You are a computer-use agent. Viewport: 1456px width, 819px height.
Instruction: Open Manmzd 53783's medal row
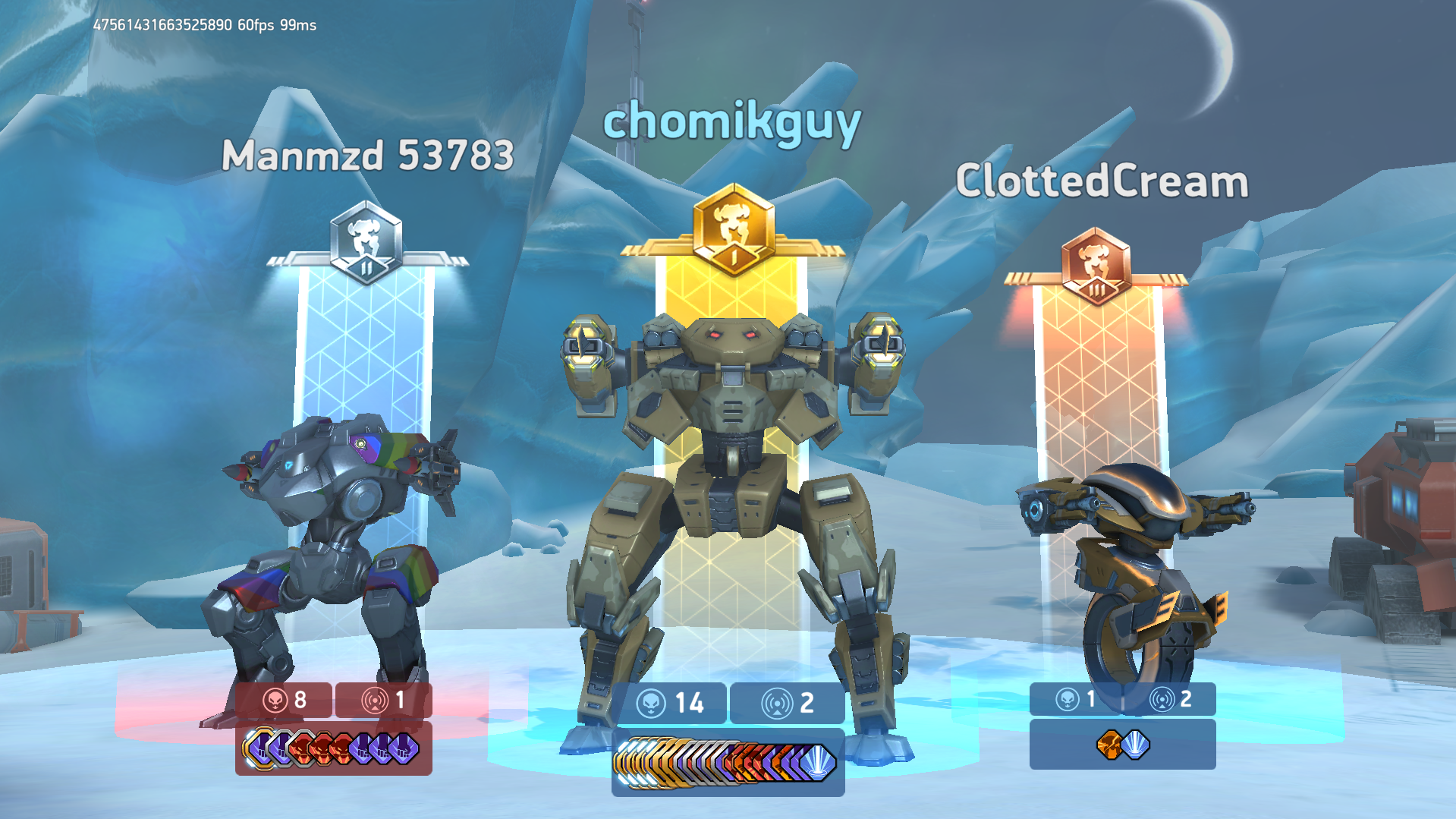tap(333, 748)
